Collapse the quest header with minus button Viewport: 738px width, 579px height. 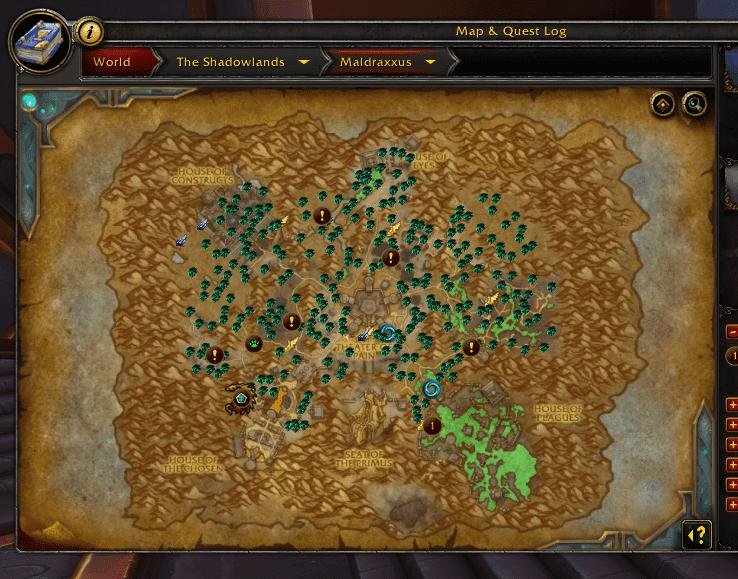pyautogui.click(x=732, y=331)
